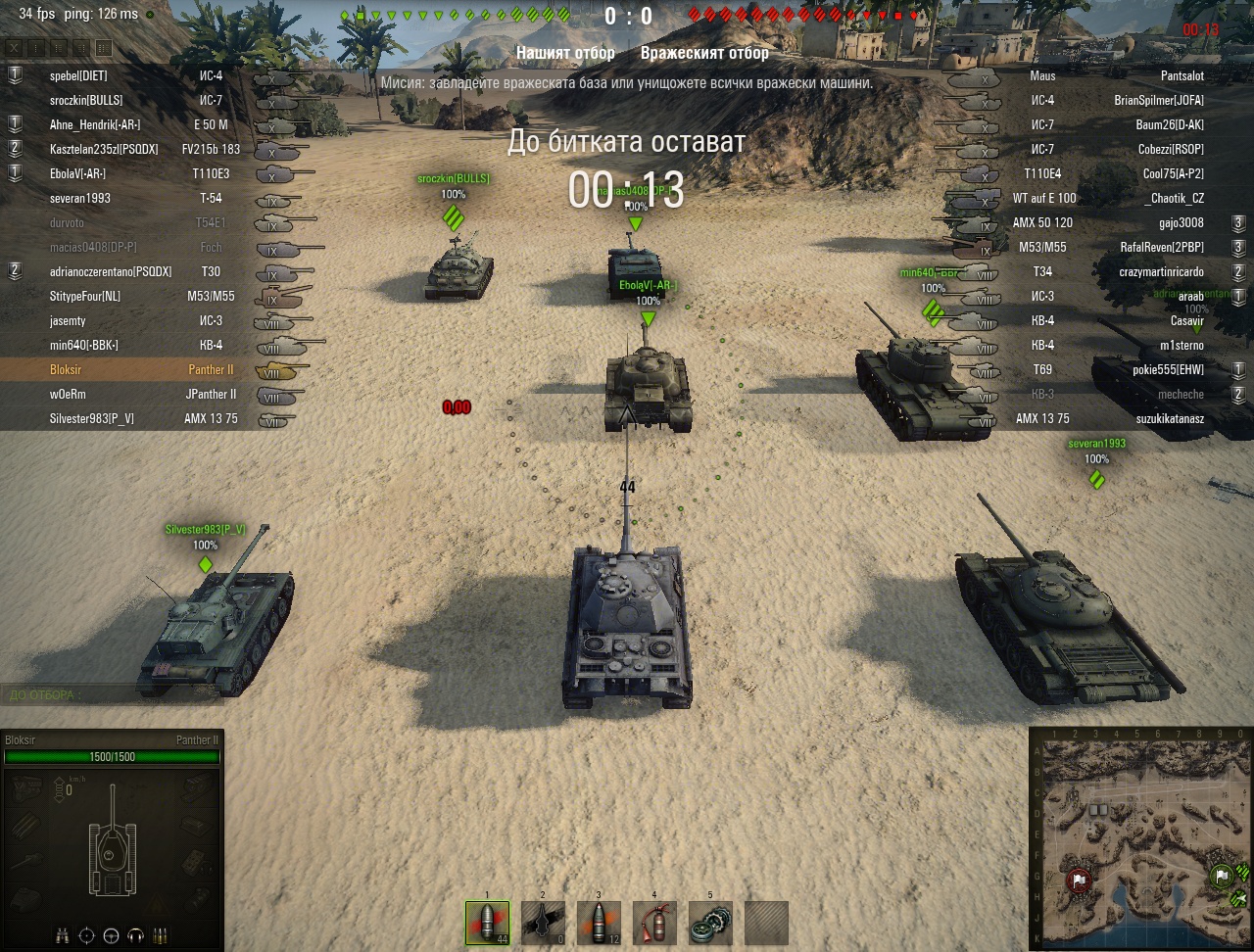The width and height of the screenshot is (1254, 952).
Task: Click the driver steering wheel icon
Action: (x=111, y=934)
